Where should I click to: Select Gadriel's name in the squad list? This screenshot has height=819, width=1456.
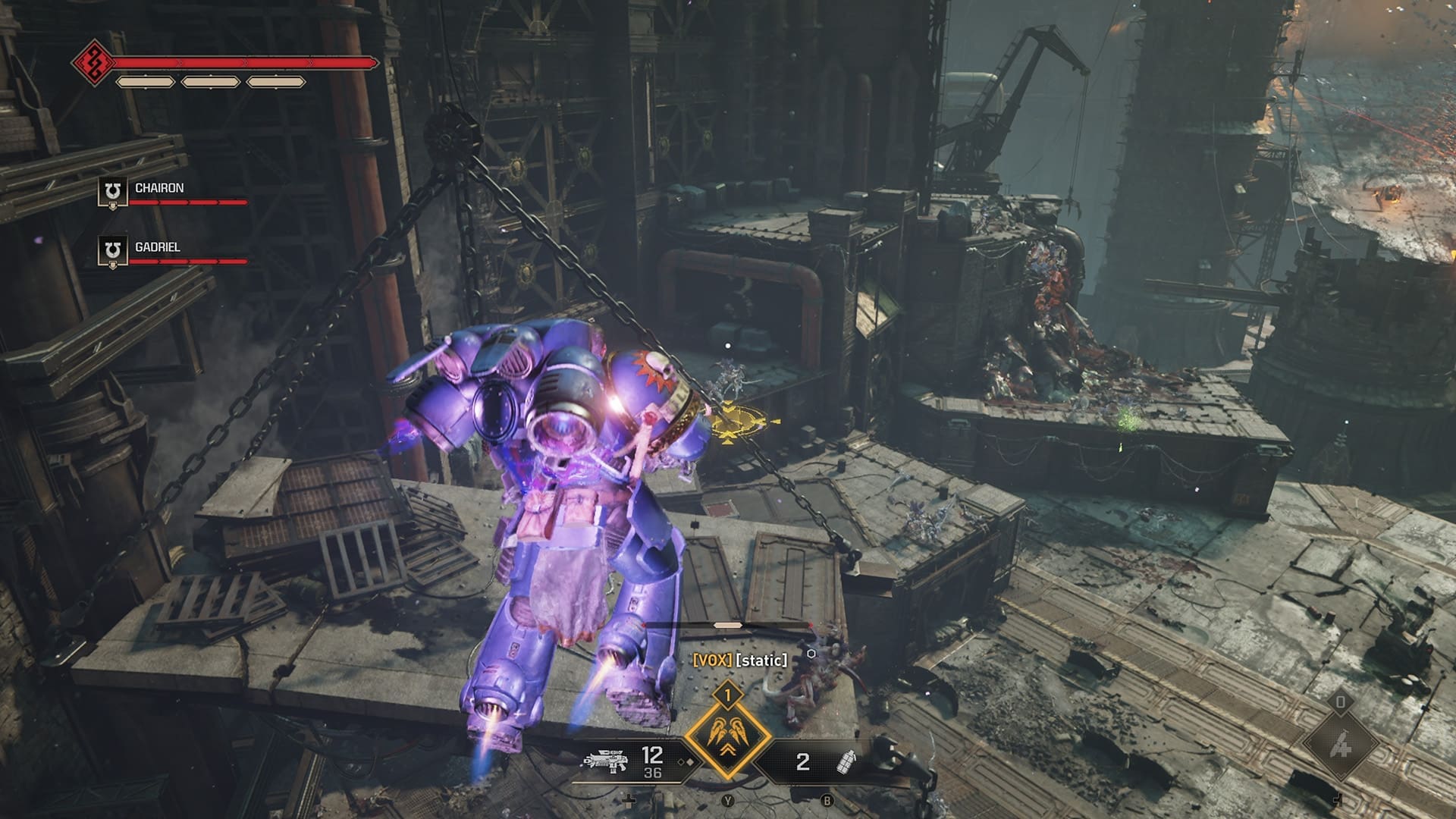click(158, 246)
